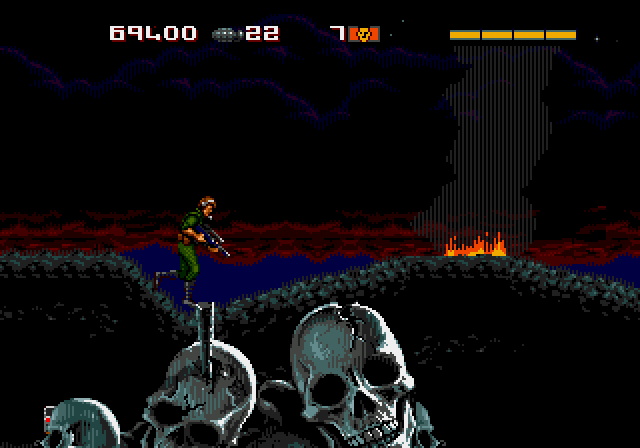
Task: Select the grenade icon in the HUD
Action: click(227, 34)
